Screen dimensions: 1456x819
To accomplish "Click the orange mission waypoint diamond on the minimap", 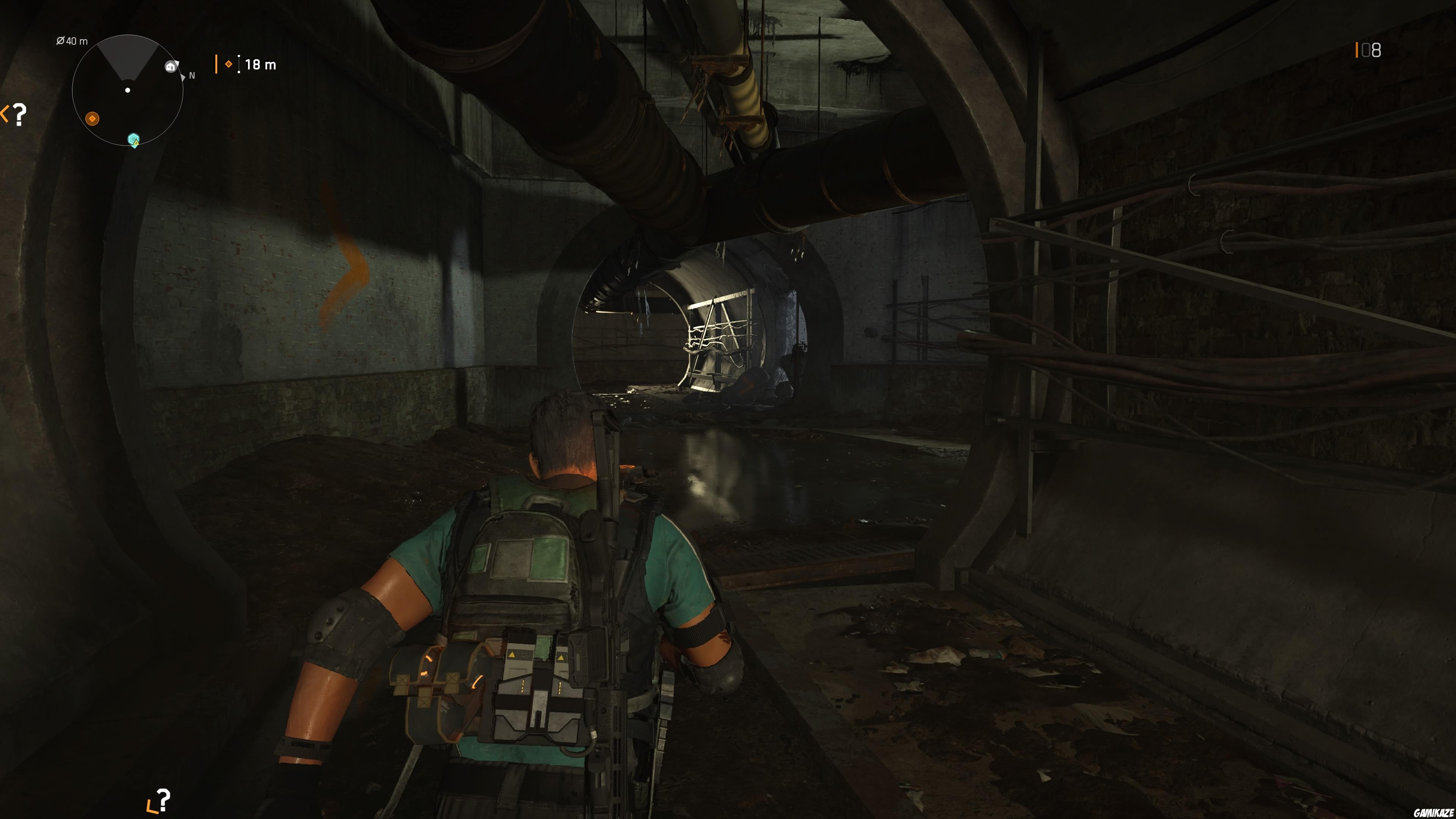I will [x=92, y=119].
